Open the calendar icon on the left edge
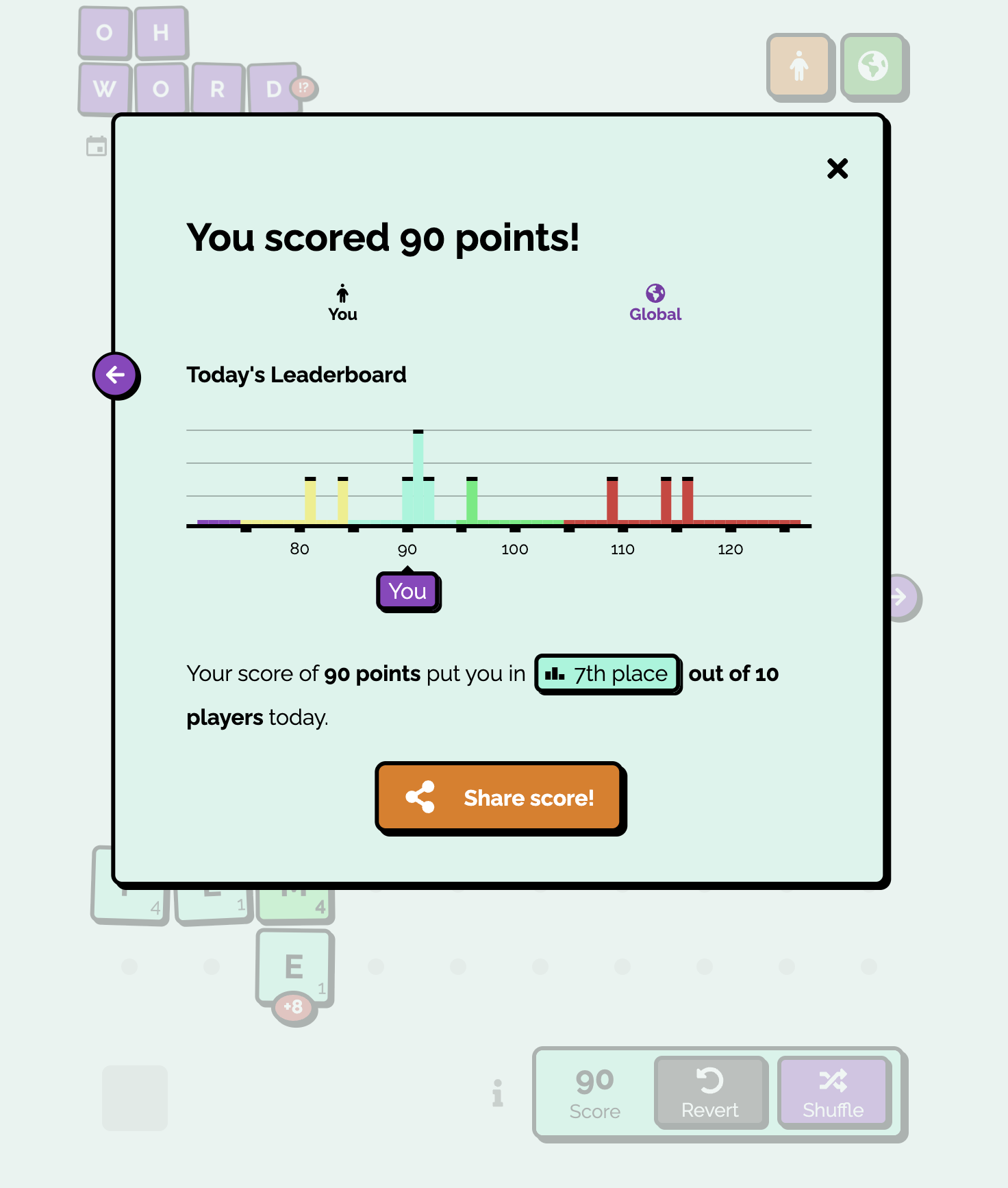The image size is (1008, 1188). coord(97,146)
